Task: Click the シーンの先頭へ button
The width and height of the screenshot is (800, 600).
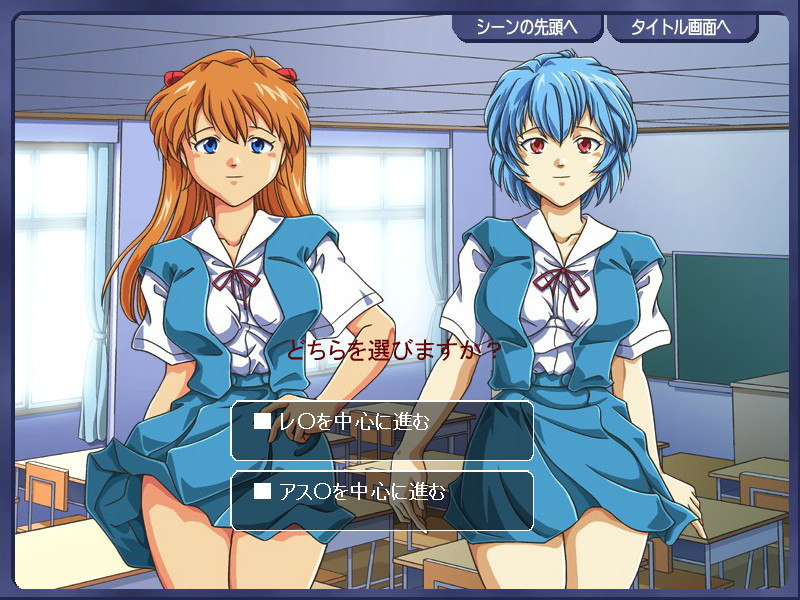Action: (x=527, y=27)
